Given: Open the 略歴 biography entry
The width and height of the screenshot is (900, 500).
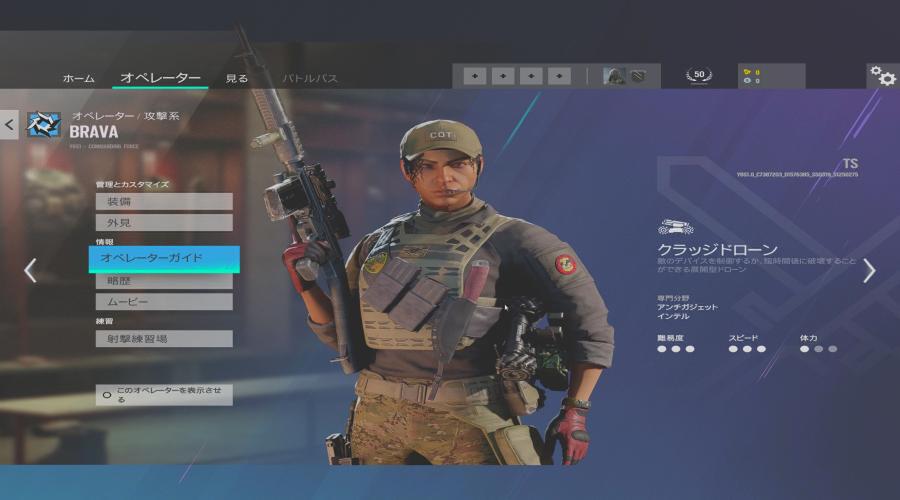Looking at the screenshot, I should [x=164, y=281].
